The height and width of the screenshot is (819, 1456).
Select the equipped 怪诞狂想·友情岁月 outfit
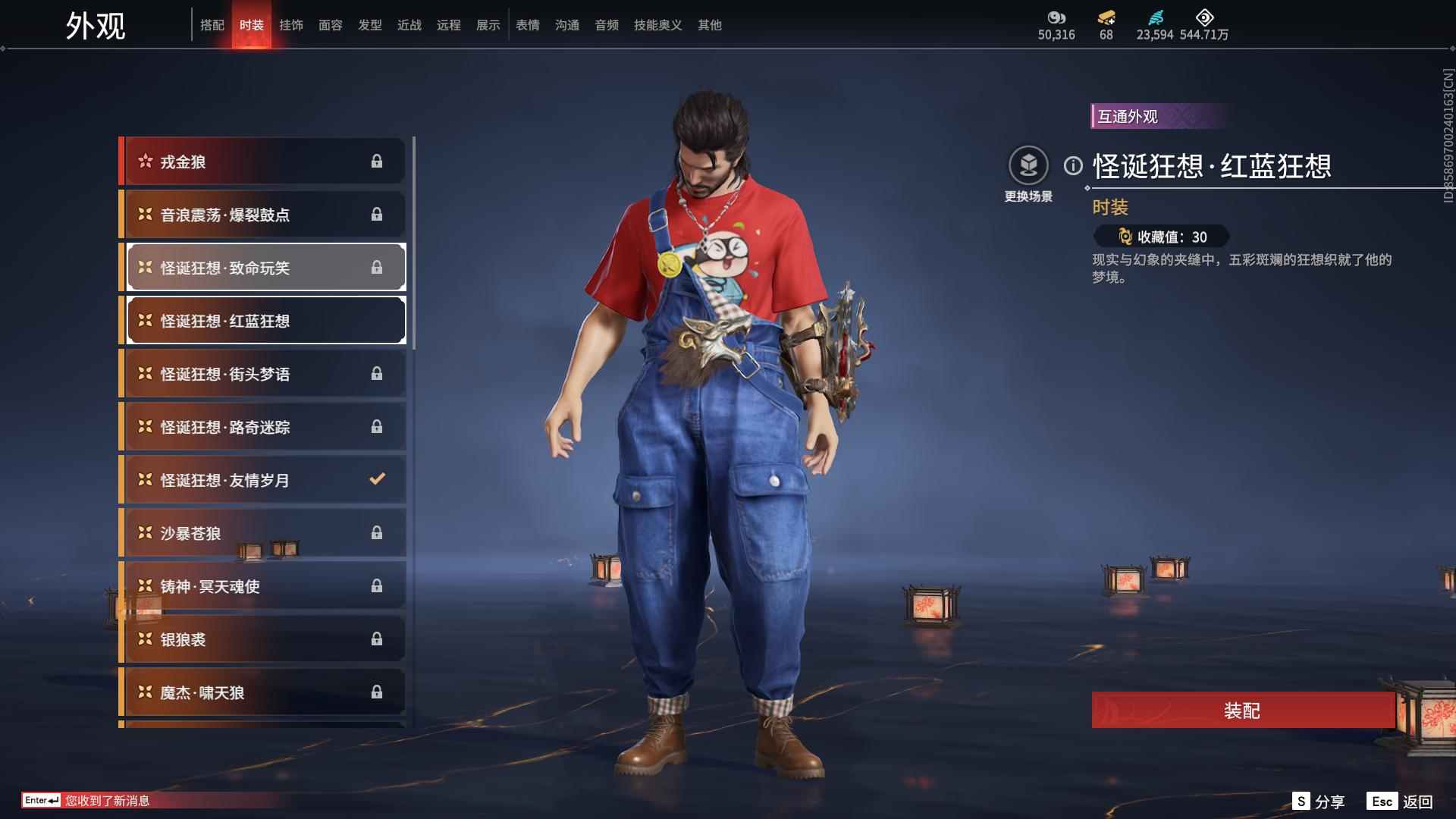click(x=250, y=479)
